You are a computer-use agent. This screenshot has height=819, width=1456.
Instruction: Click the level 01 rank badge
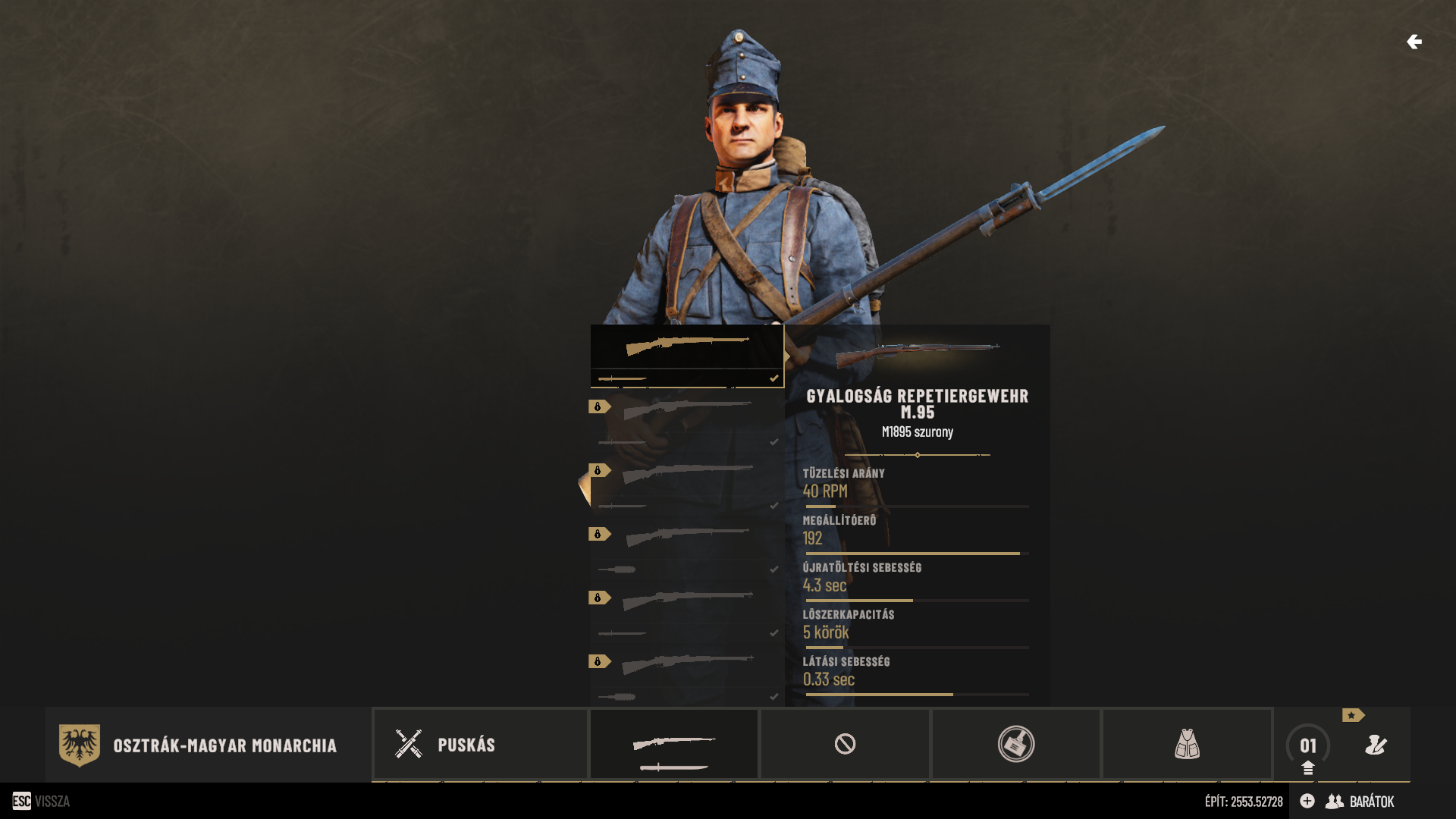(x=1308, y=746)
